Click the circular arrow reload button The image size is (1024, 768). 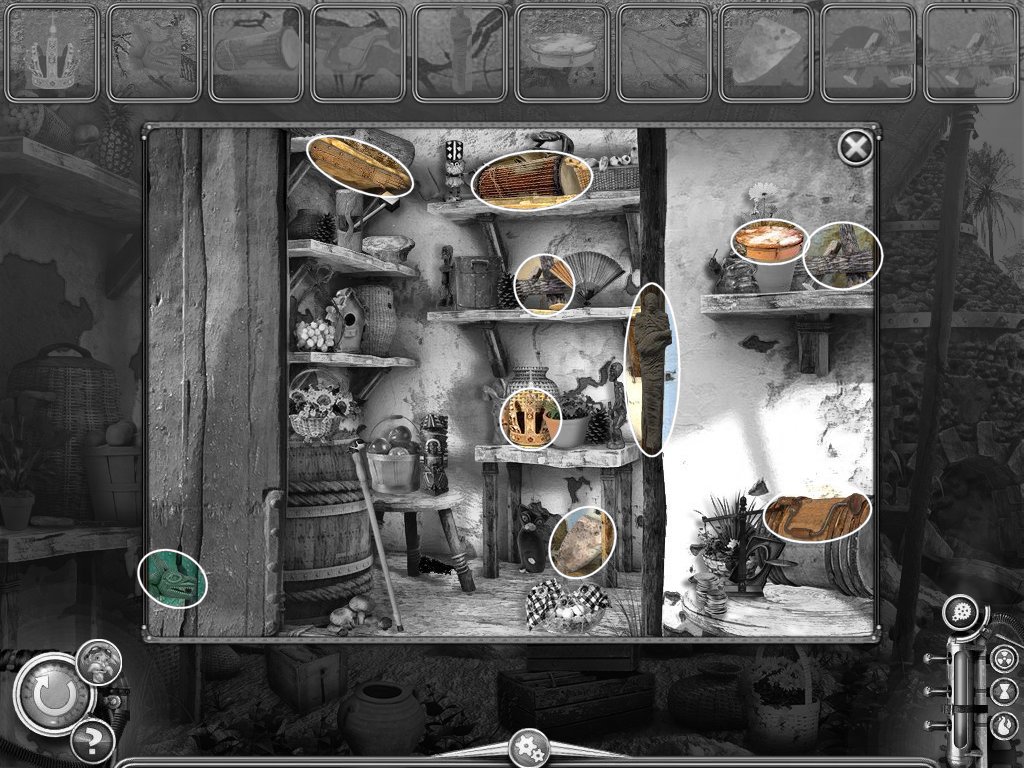point(51,693)
